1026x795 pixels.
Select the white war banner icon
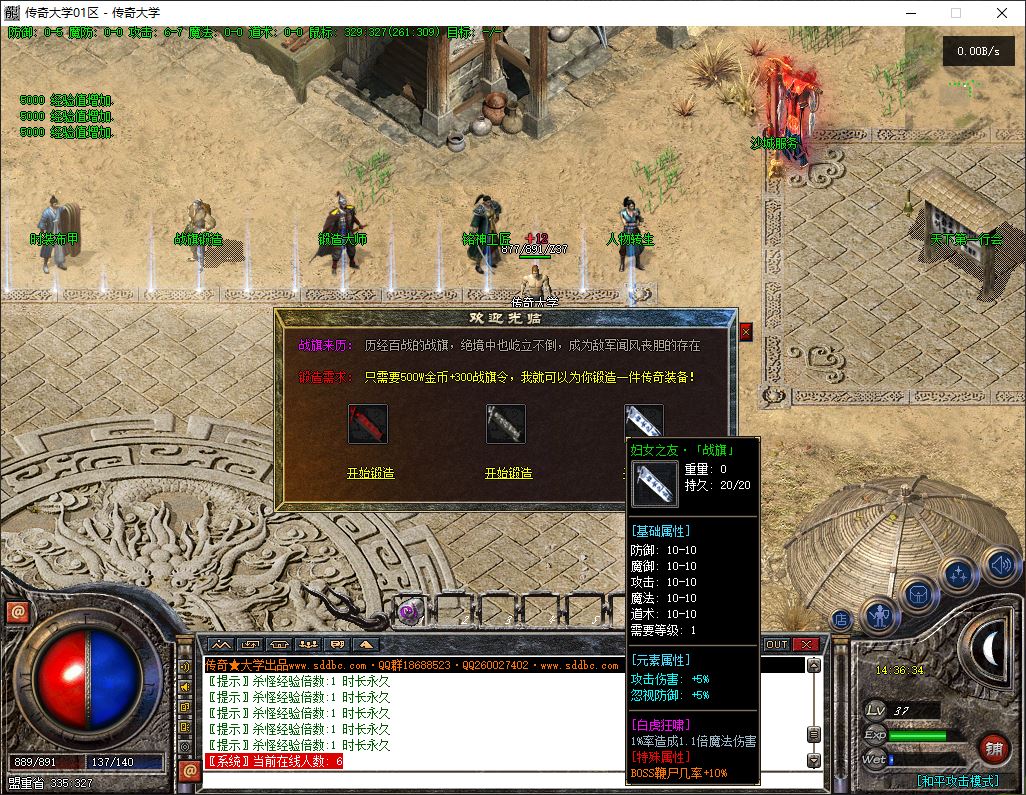click(643, 422)
